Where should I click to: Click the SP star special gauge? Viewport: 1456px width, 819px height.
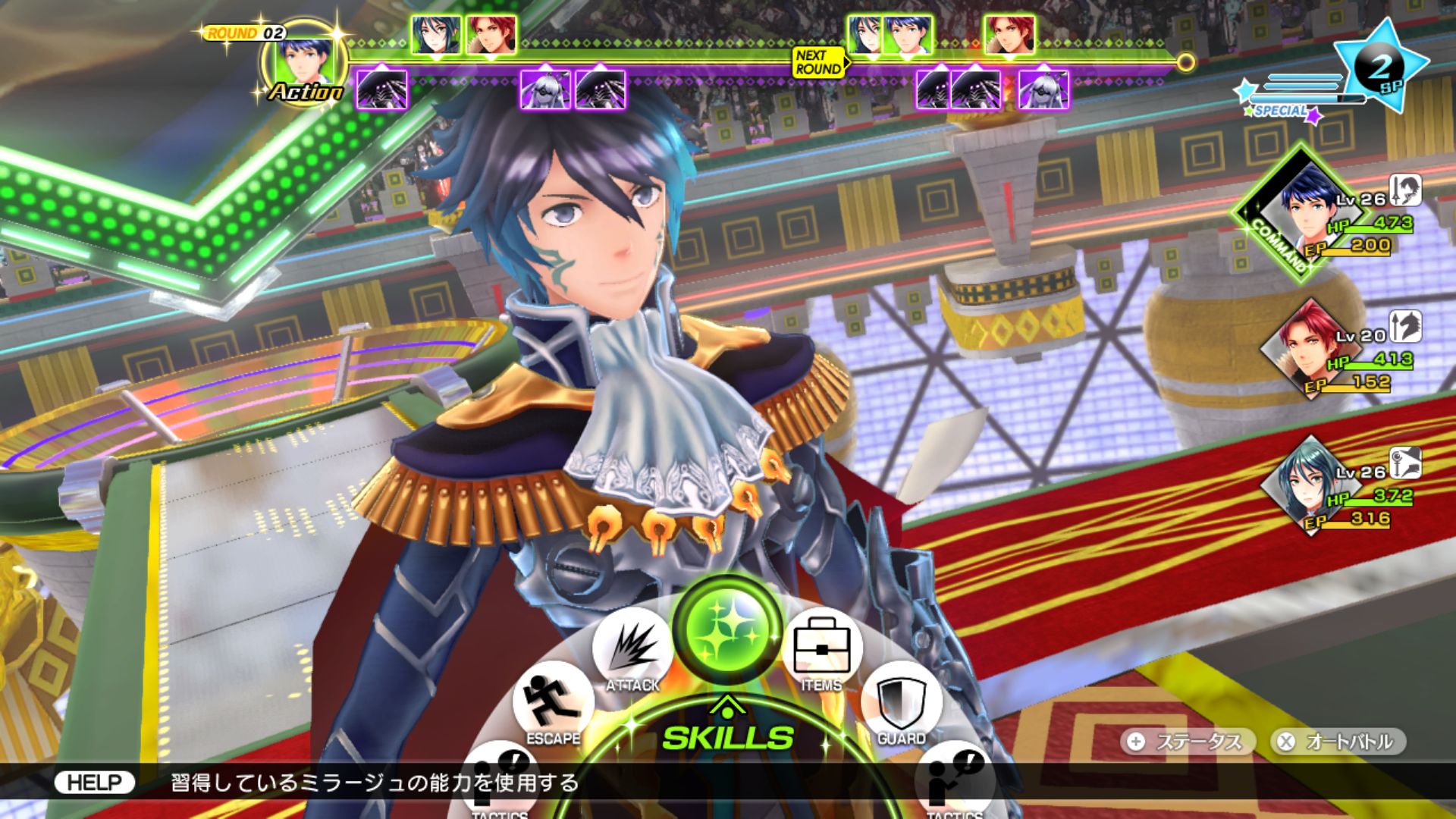pos(1379,68)
